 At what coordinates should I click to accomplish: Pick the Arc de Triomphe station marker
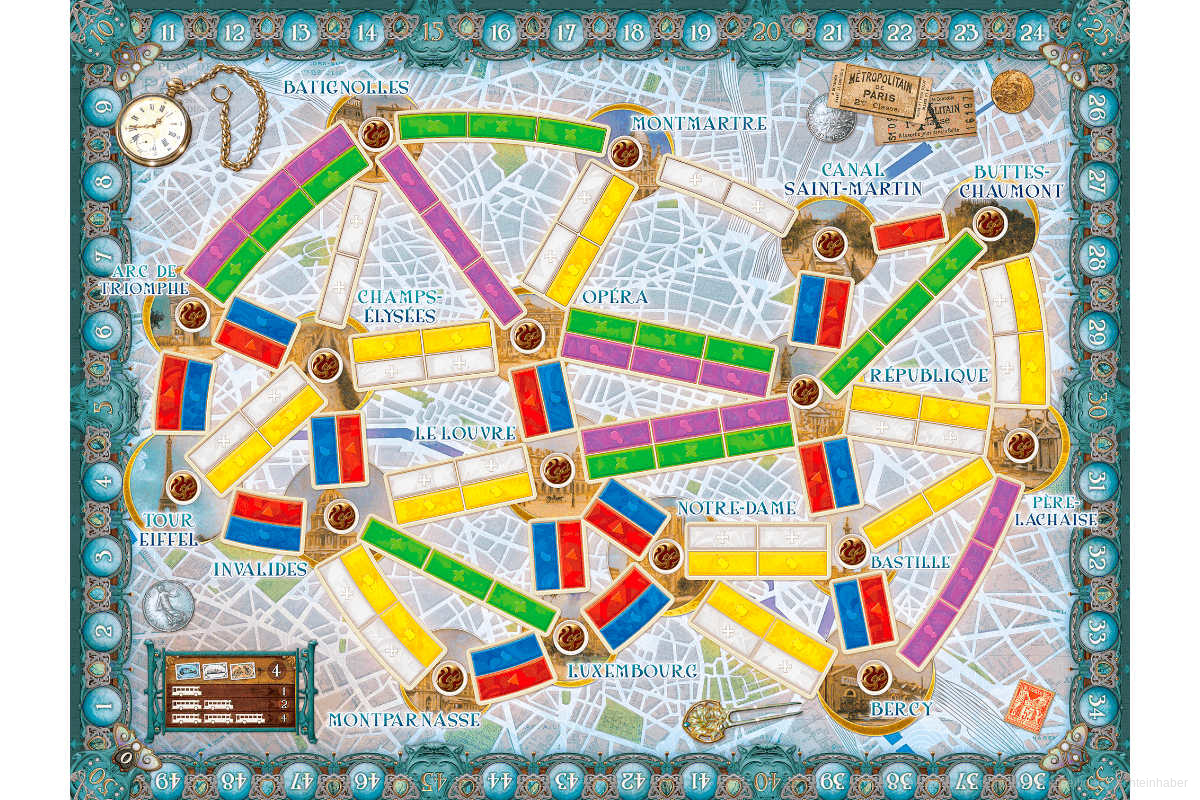(192, 315)
